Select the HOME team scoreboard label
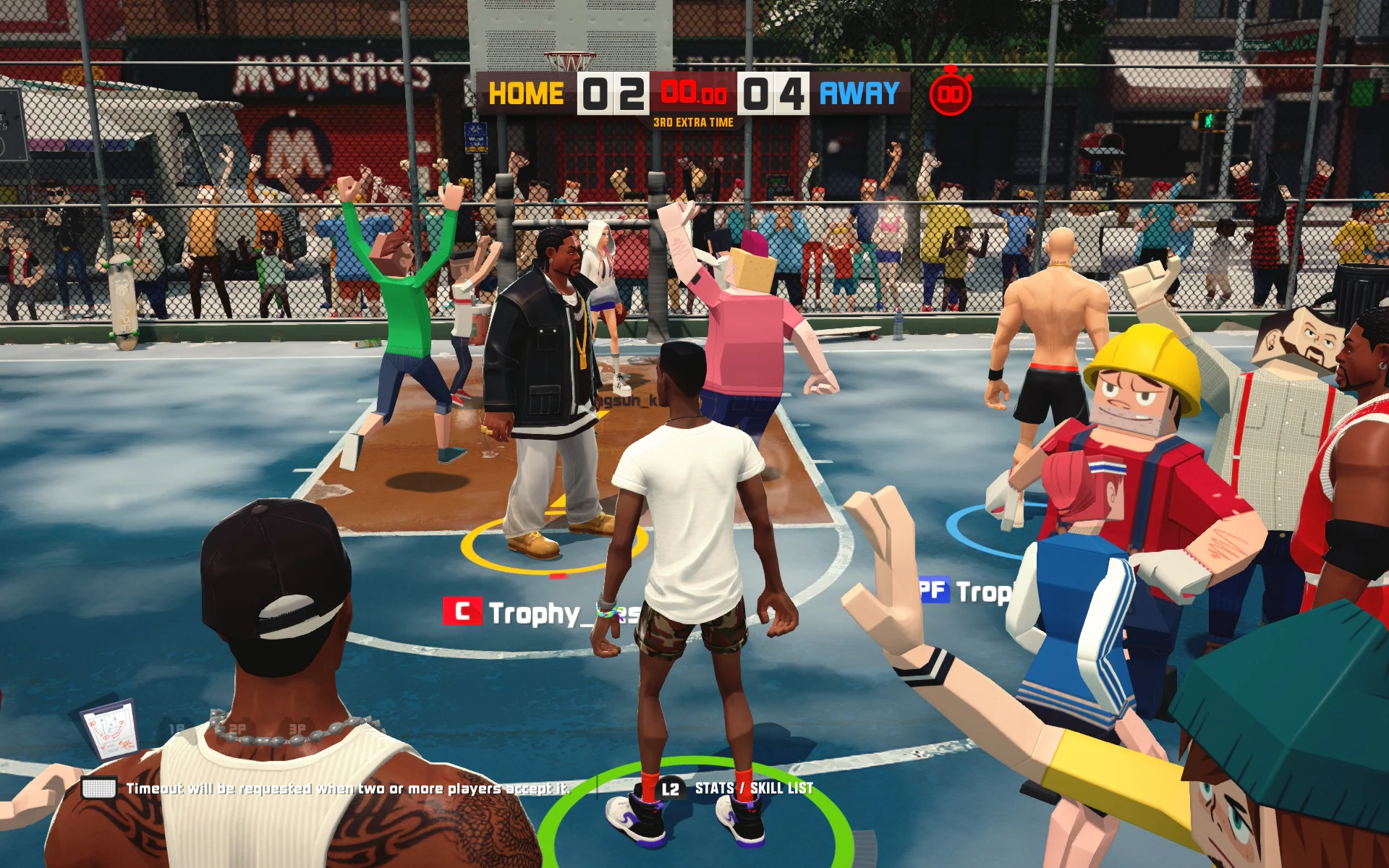Screen dimensions: 1389x868 click(x=527, y=93)
